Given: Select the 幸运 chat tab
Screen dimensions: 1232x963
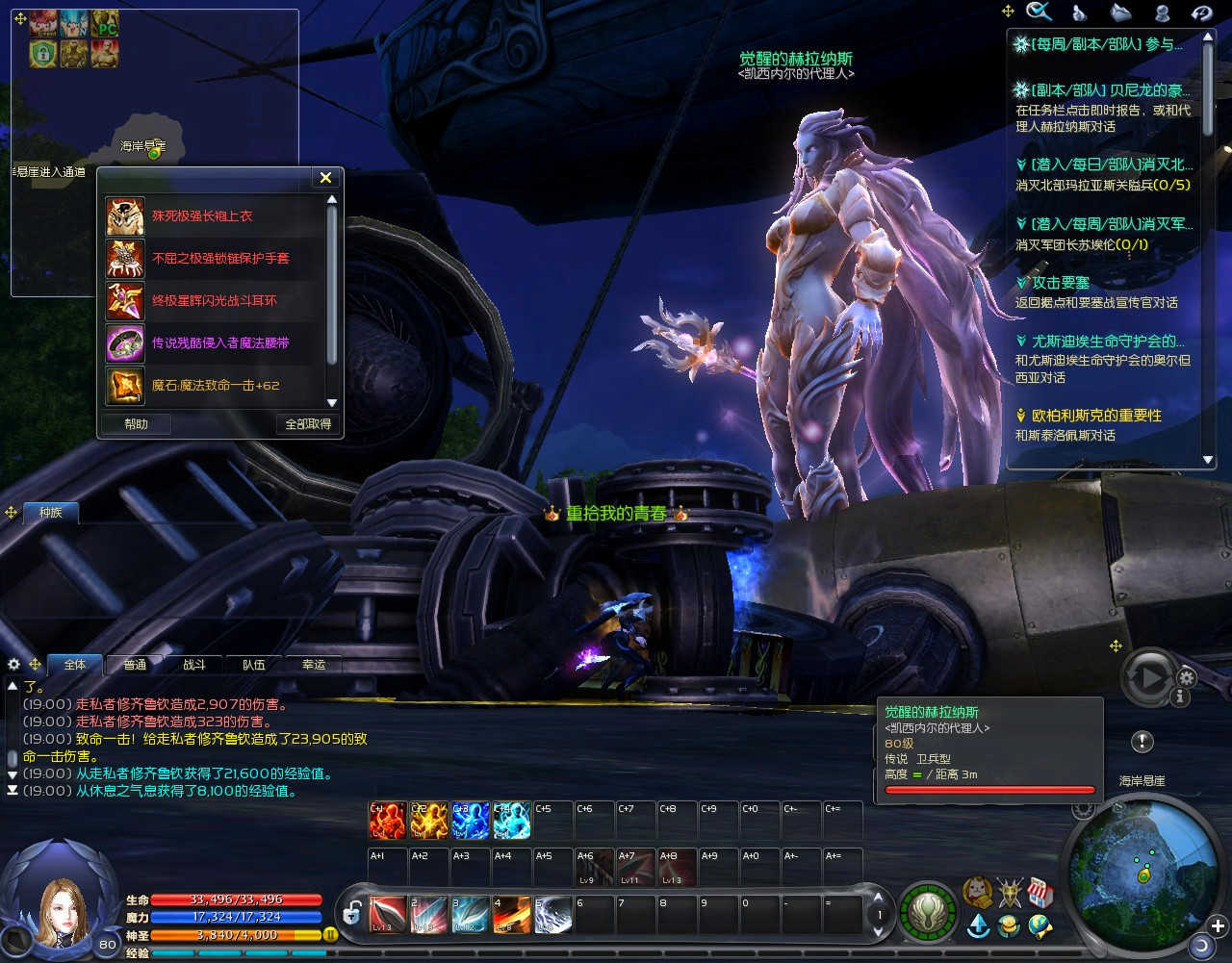Looking at the screenshot, I should tap(314, 665).
